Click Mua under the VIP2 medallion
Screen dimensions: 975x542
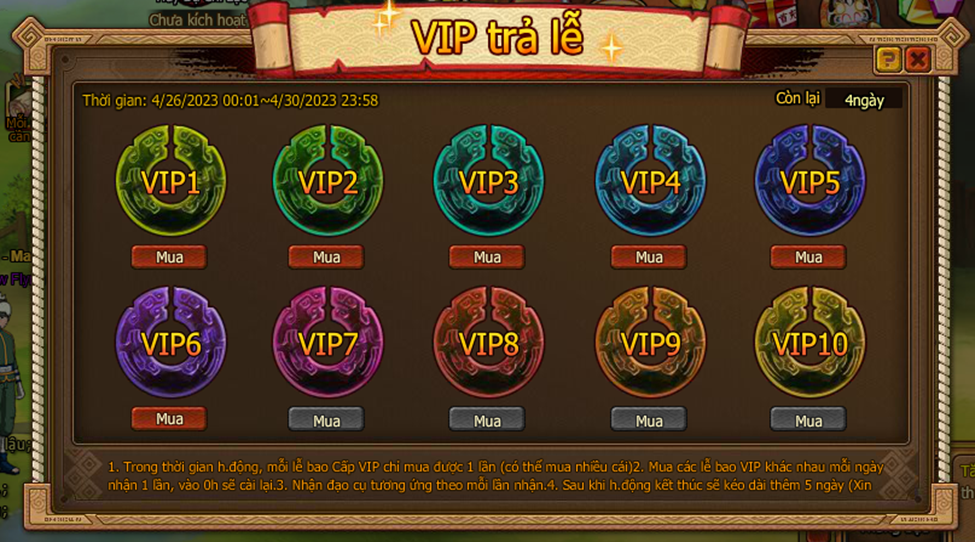point(327,257)
